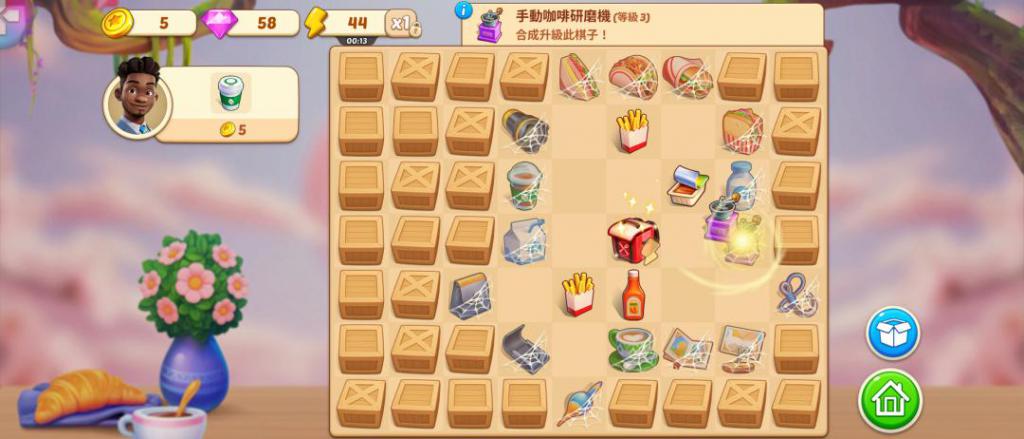Select the purple manual coffee grinder
The image size is (1024, 439).
coord(718,219)
